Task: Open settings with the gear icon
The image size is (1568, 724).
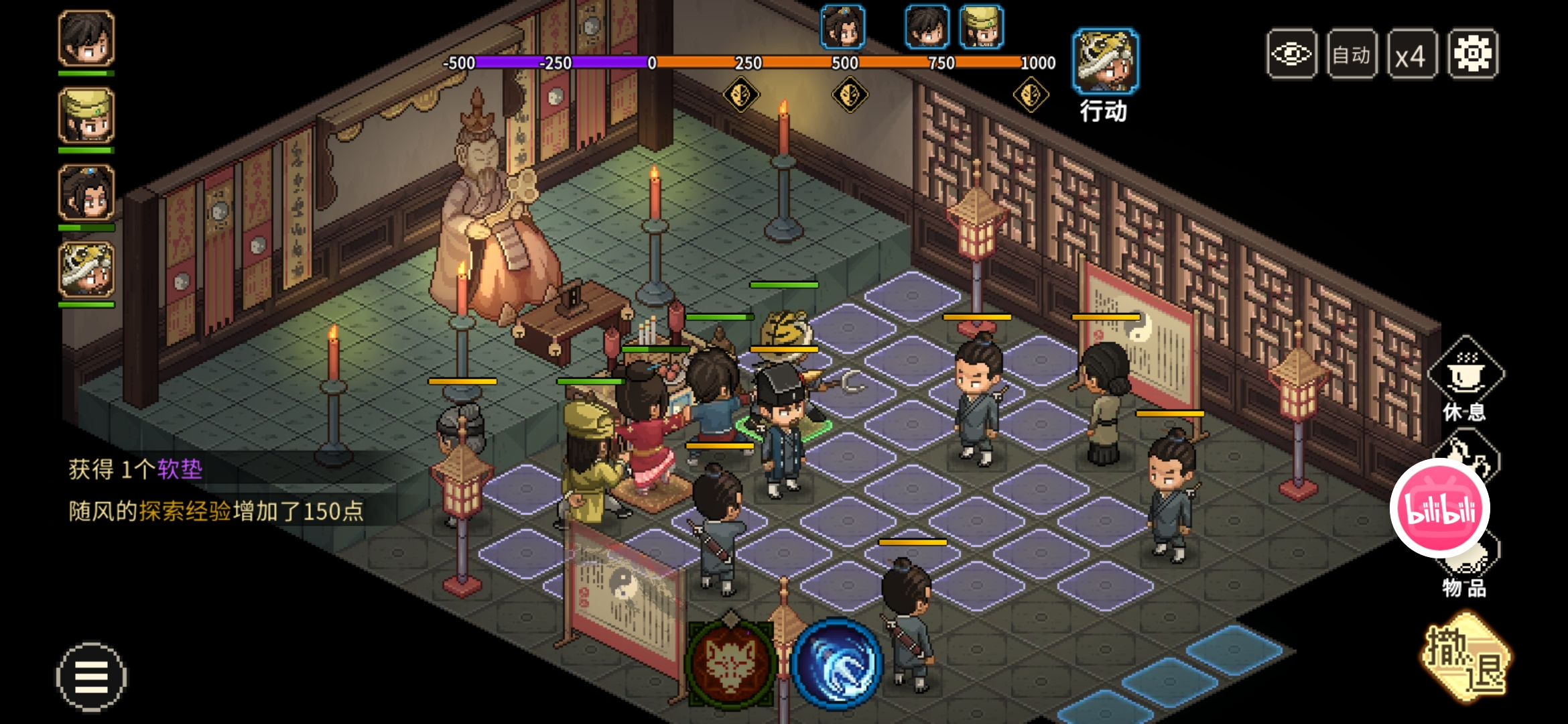Action: point(1472,54)
